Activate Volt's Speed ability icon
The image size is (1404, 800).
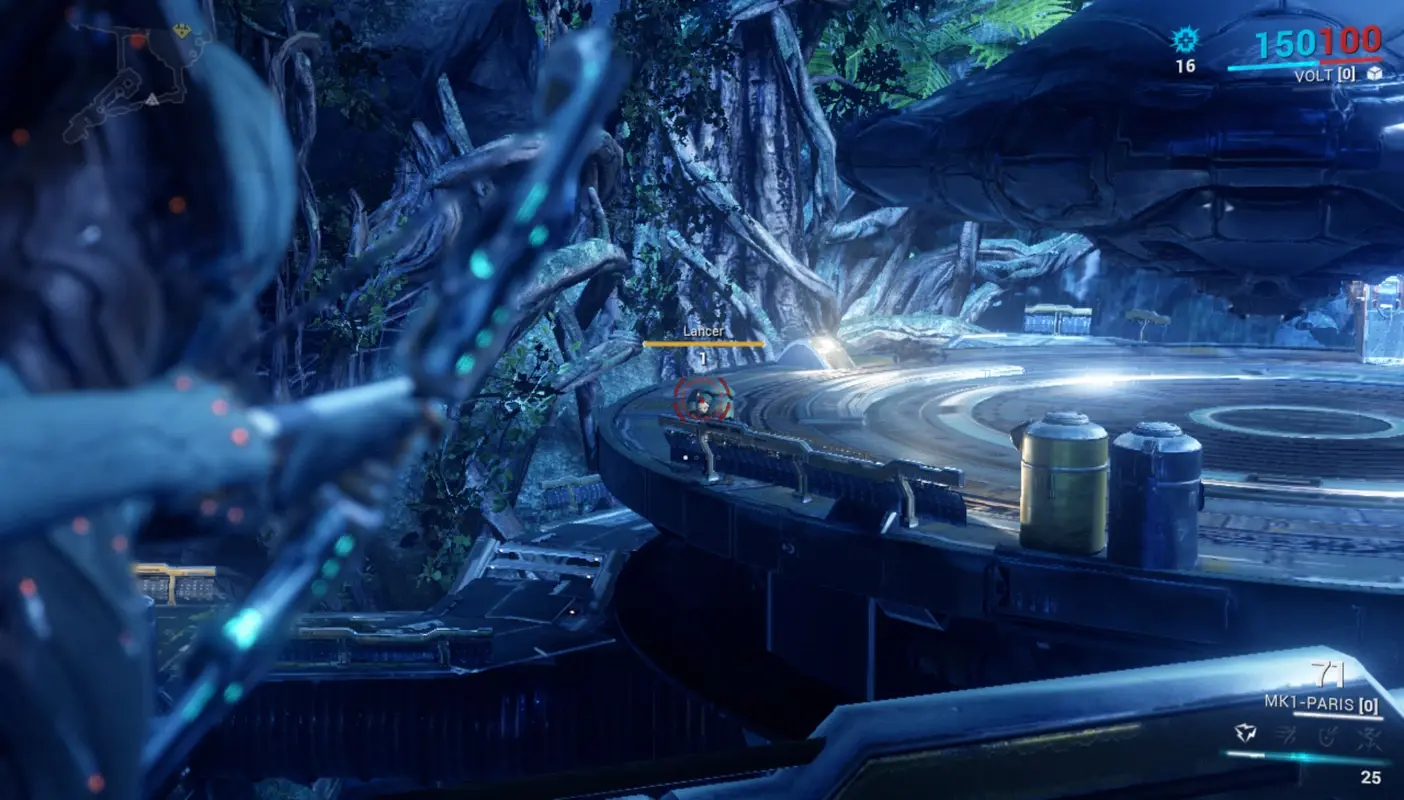pos(1288,736)
